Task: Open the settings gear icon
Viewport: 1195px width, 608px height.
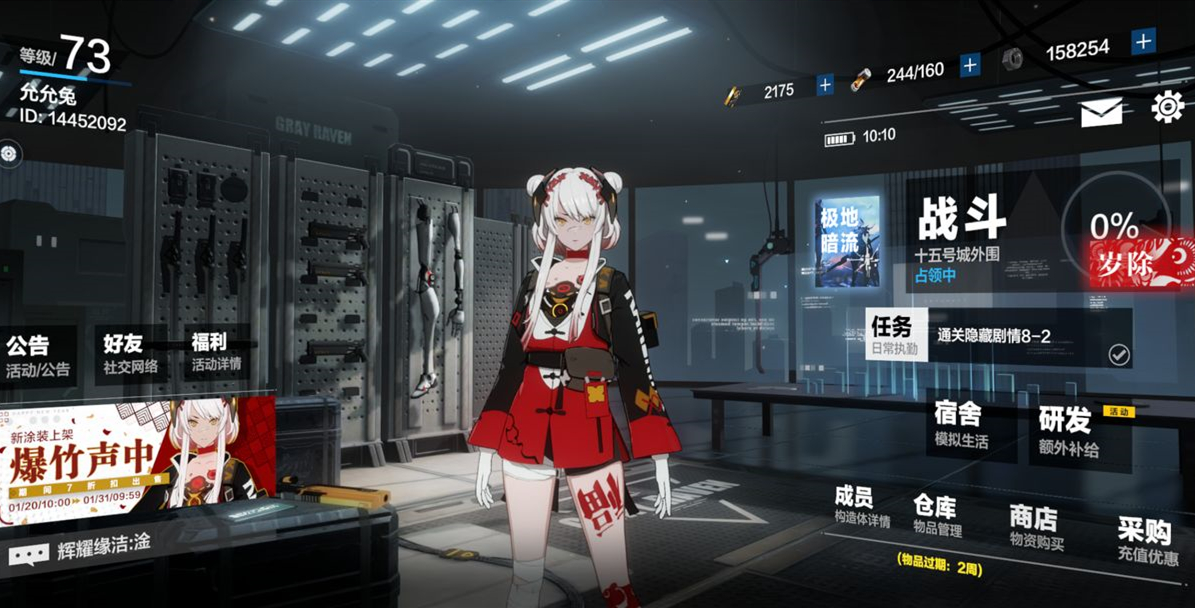Action: 1167,107
